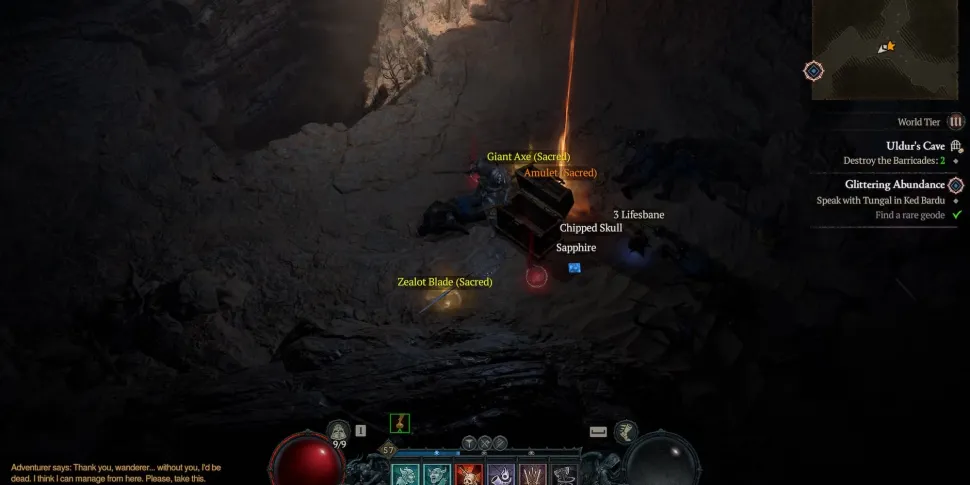
Task: Use the purple horn and flame skill
Action: click(501, 475)
